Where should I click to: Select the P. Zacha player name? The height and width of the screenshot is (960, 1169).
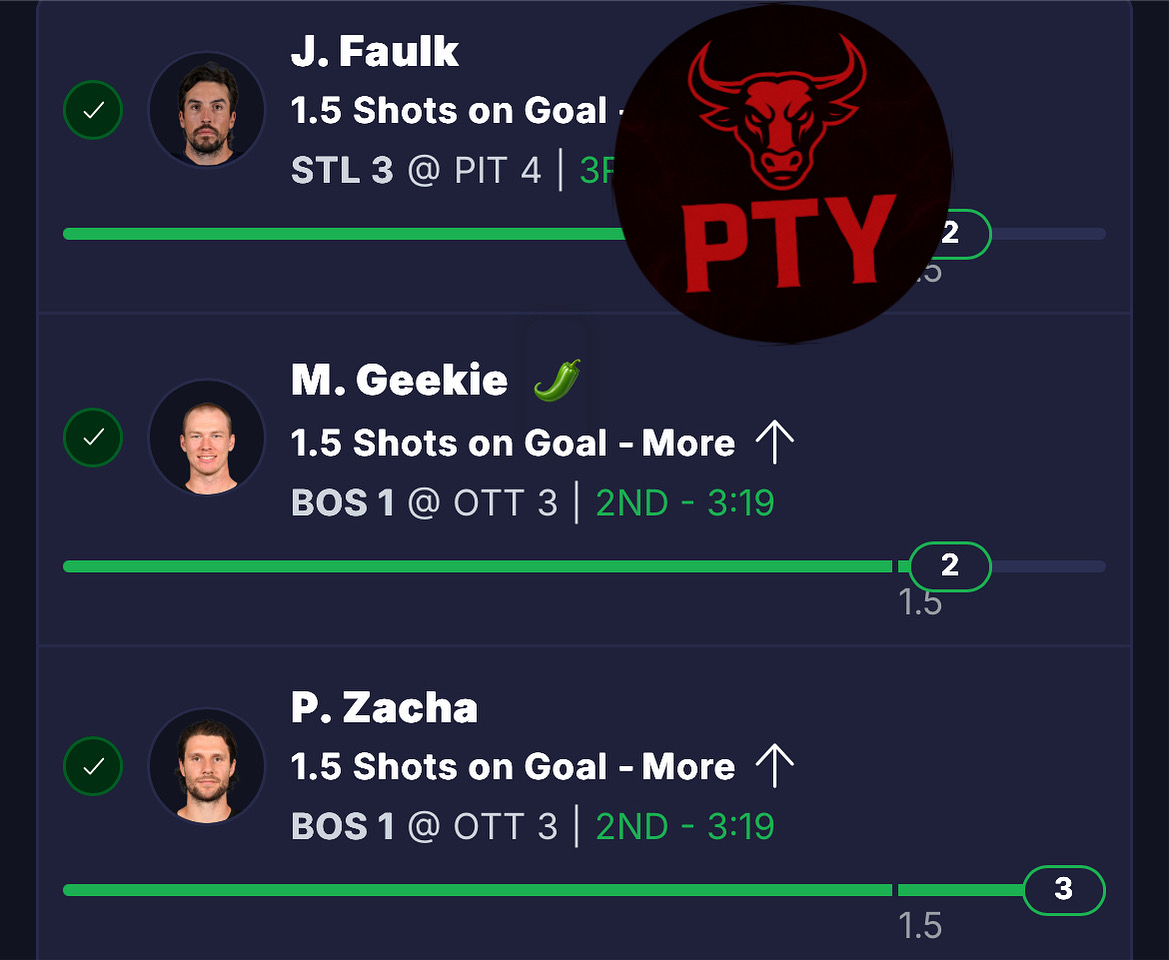point(384,708)
